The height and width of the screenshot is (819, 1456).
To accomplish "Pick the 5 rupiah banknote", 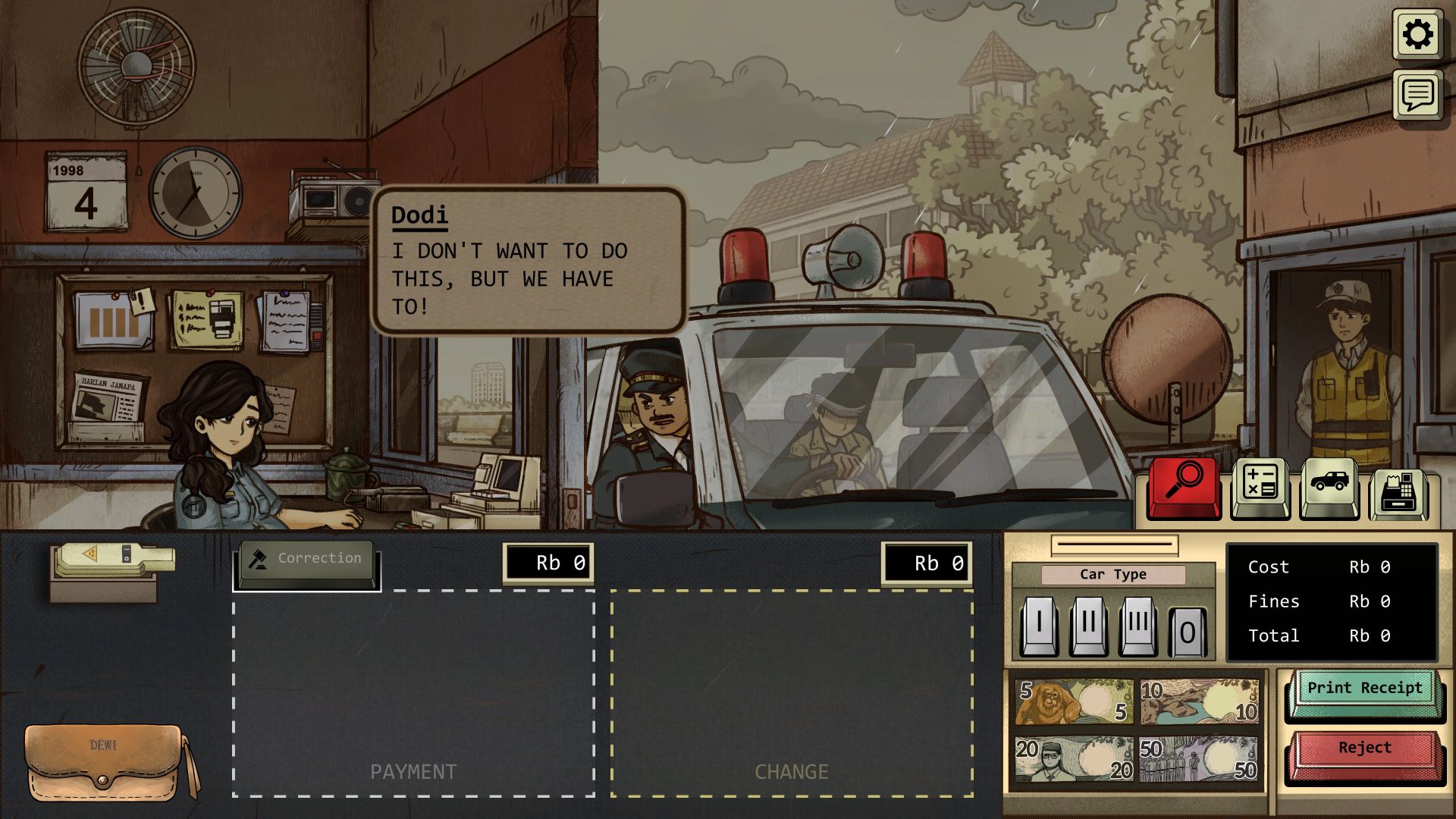I will click(x=1074, y=701).
